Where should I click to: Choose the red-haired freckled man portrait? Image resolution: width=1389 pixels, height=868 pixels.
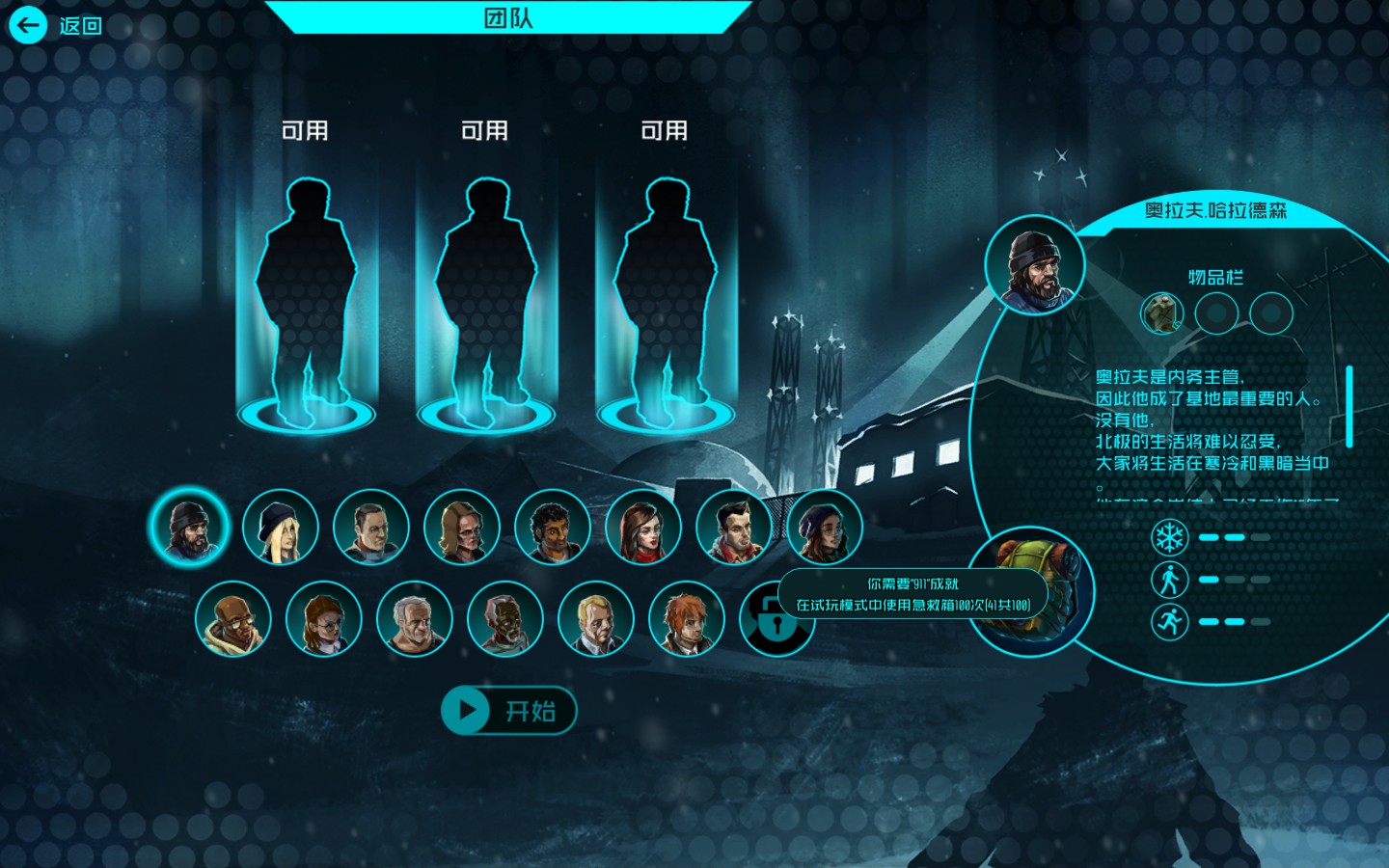(686, 618)
